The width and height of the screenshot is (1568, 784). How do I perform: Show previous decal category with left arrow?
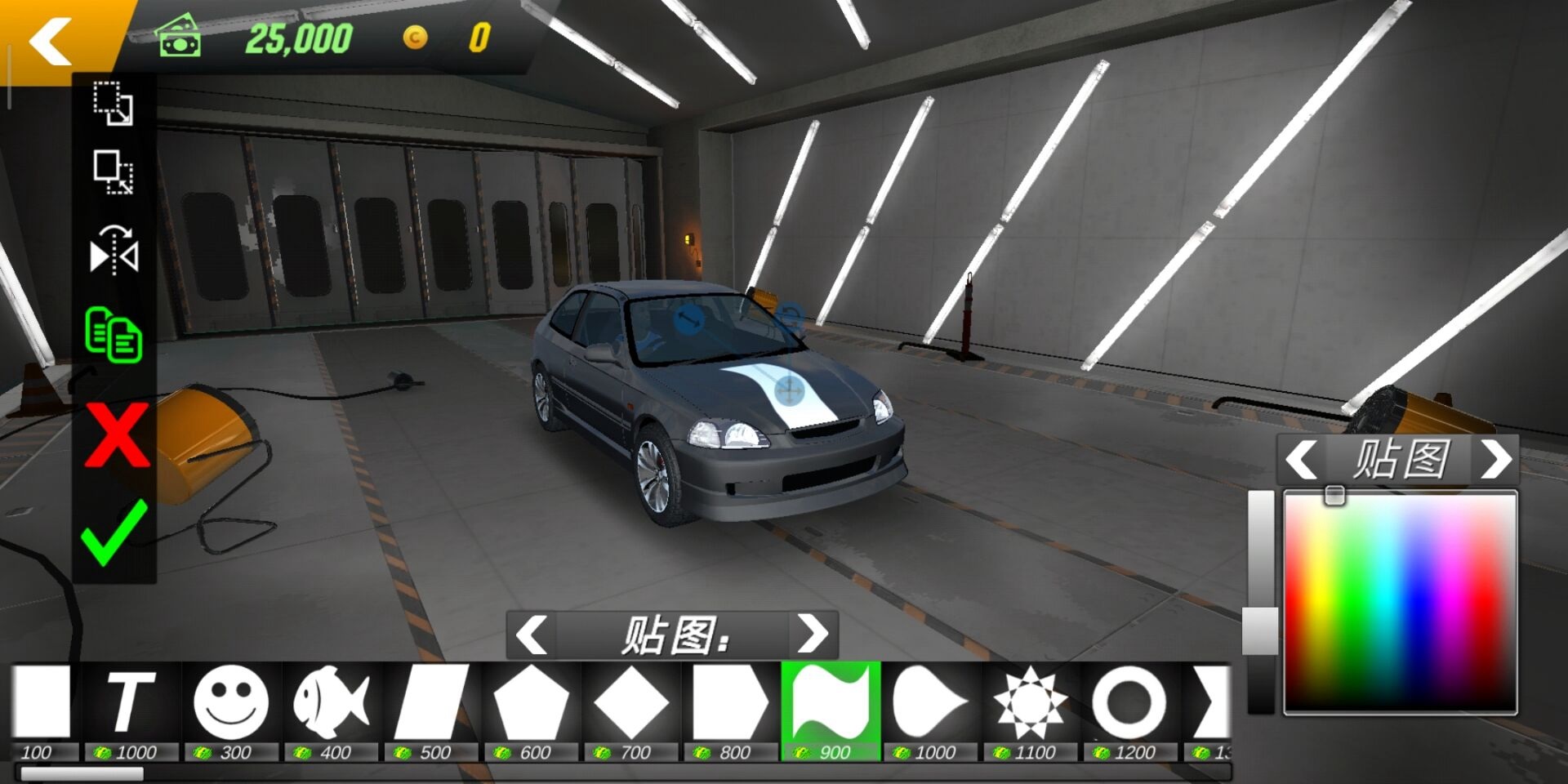tap(532, 634)
